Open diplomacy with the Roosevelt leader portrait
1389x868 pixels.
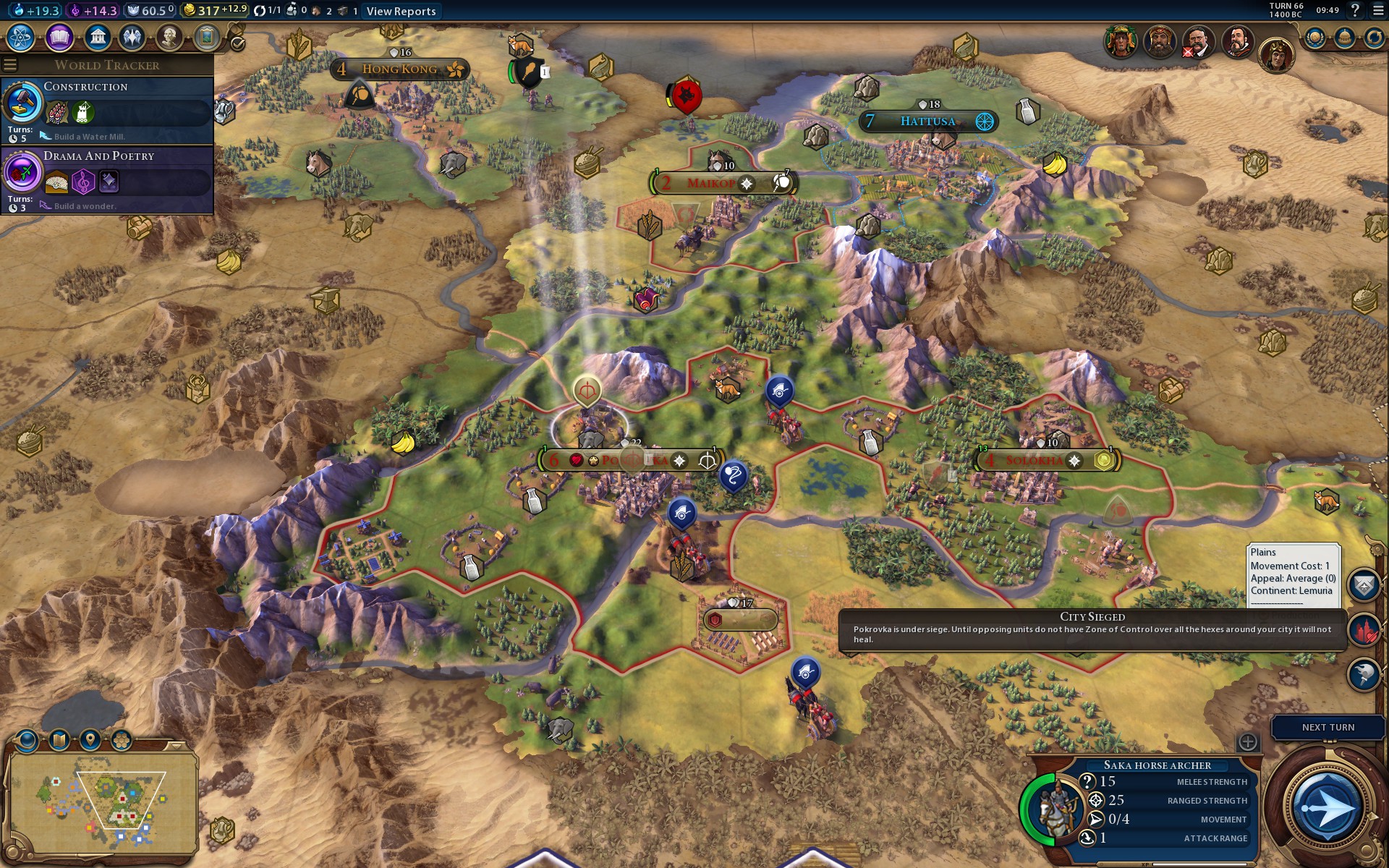pos(1198,41)
